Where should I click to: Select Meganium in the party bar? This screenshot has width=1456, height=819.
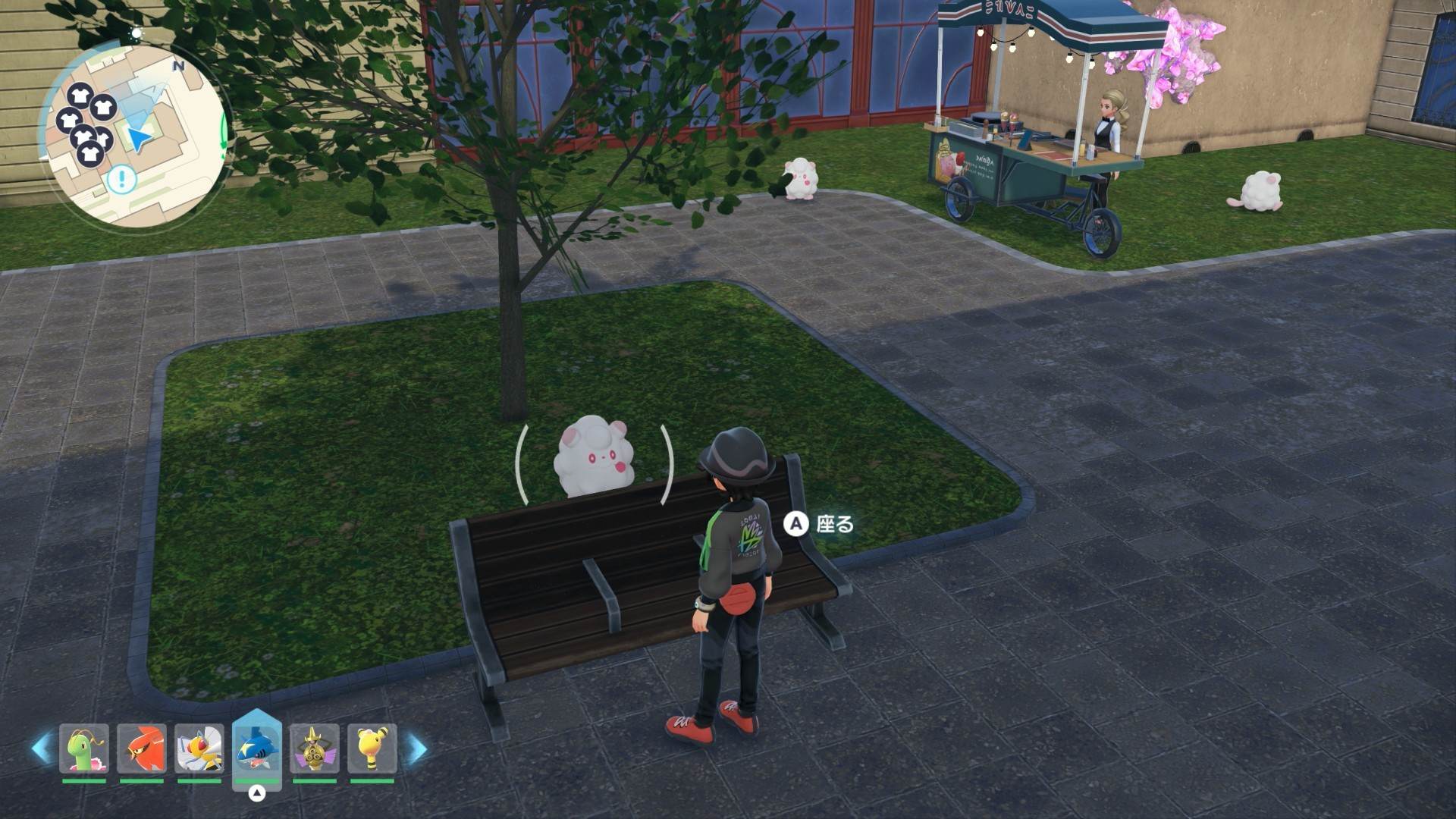pyautogui.click(x=84, y=749)
